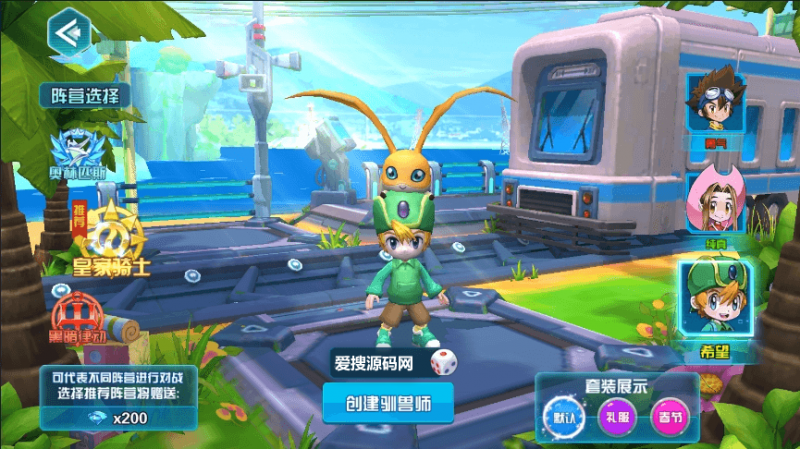The height and width of the screenshot is (449, 800).
Task: Preview the 礼服 formal outfit
Action: pyautogui.click(x=612, y=415)
